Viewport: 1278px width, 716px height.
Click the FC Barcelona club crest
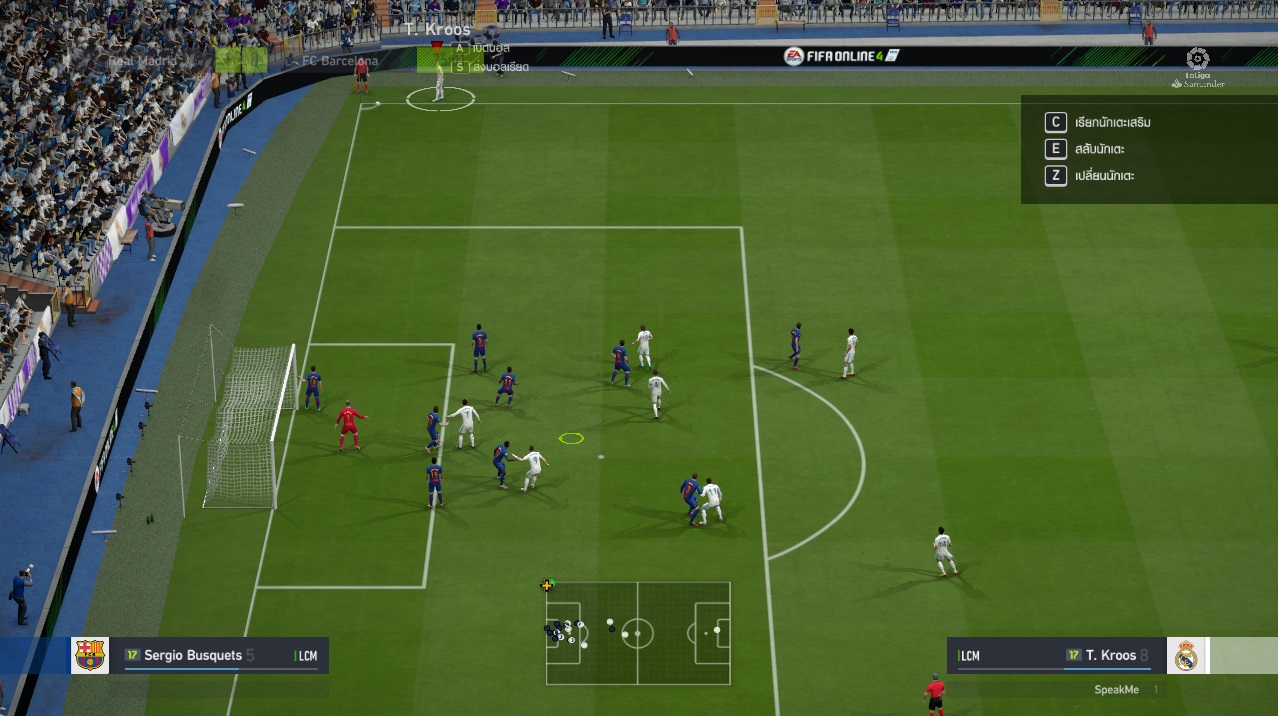90,656
